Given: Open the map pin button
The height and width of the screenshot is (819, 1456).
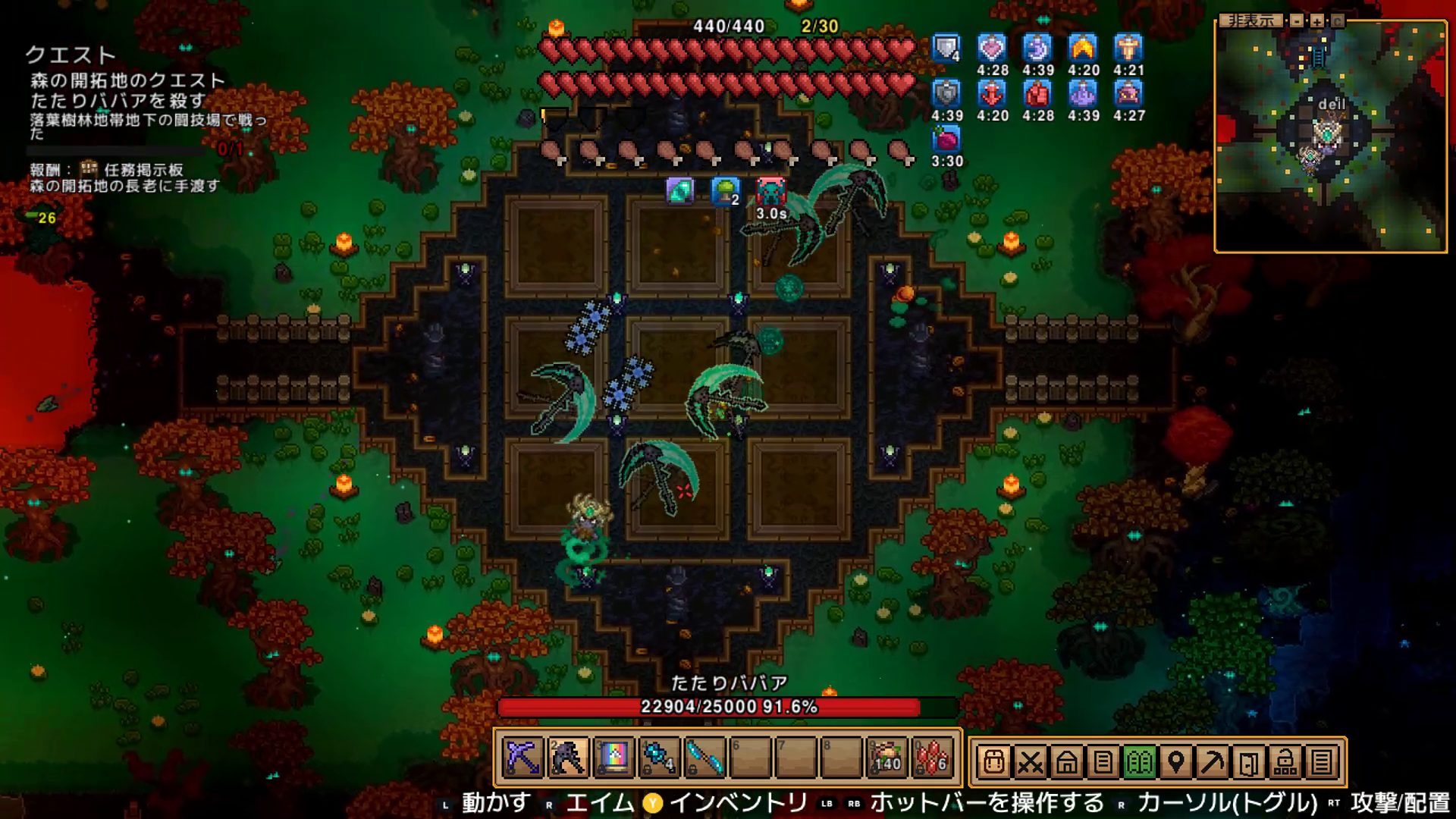Looking at the screenshot, I should pos(1175,761).
